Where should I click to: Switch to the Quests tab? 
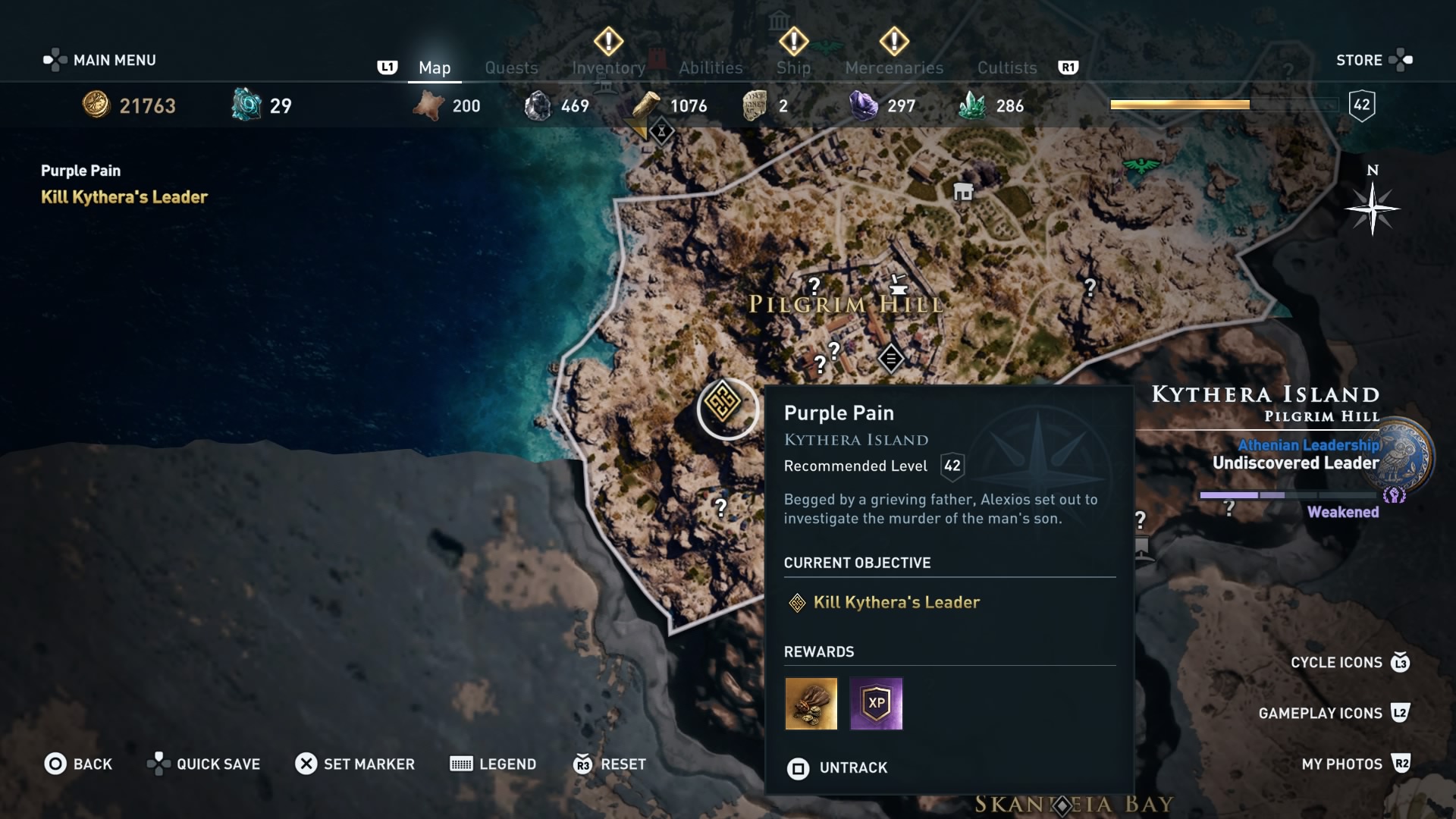[511, 67]
